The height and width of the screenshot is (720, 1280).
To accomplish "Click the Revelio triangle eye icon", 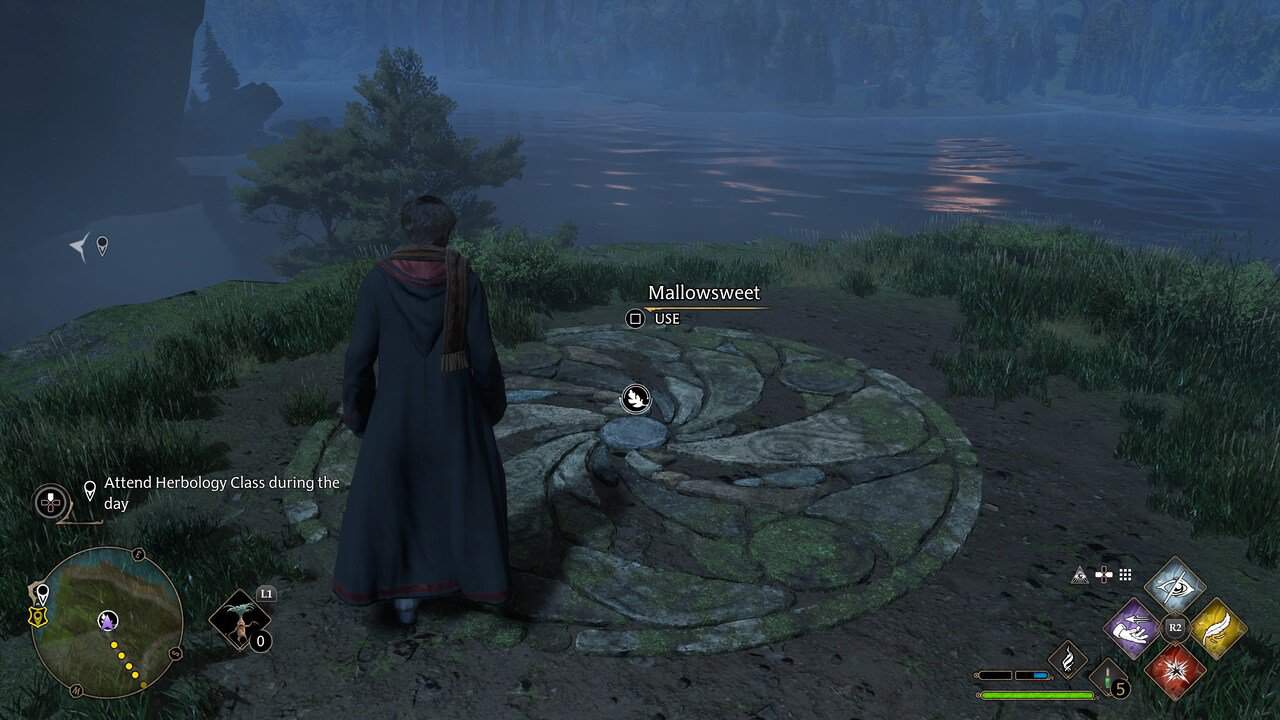I will [1080, 574].
